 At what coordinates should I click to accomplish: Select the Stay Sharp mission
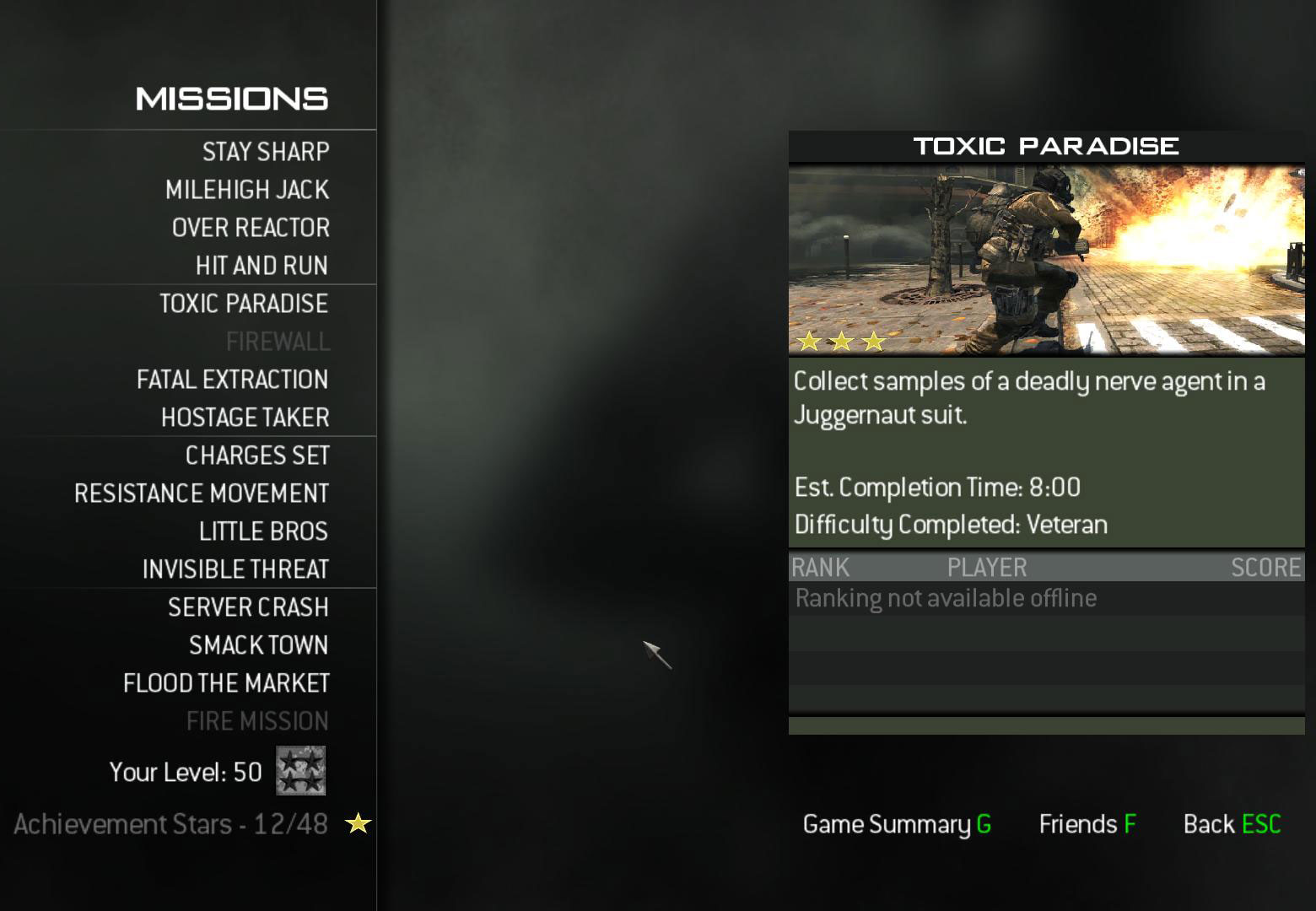pos(265,152)
